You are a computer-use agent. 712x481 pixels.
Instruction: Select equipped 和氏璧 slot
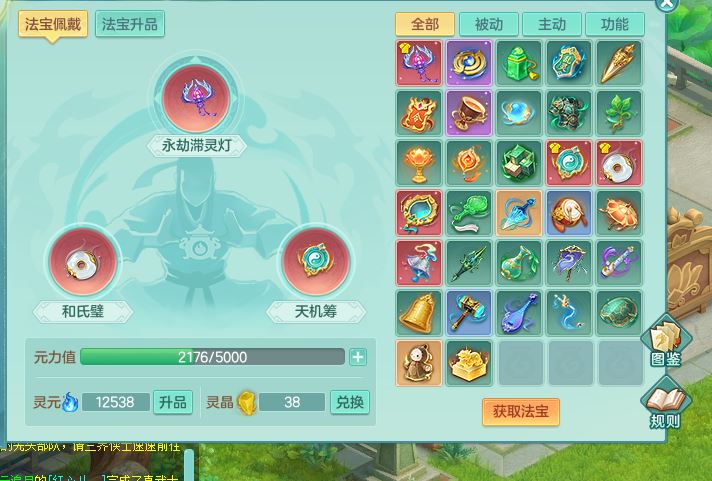(x=83, y=262)
